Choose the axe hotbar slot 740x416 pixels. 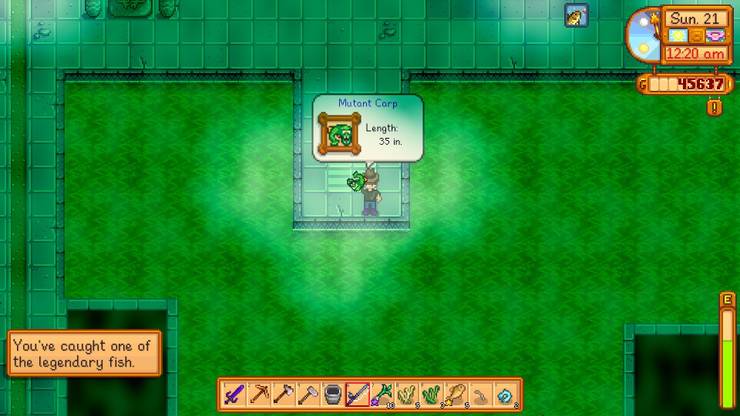coord(283,394)
